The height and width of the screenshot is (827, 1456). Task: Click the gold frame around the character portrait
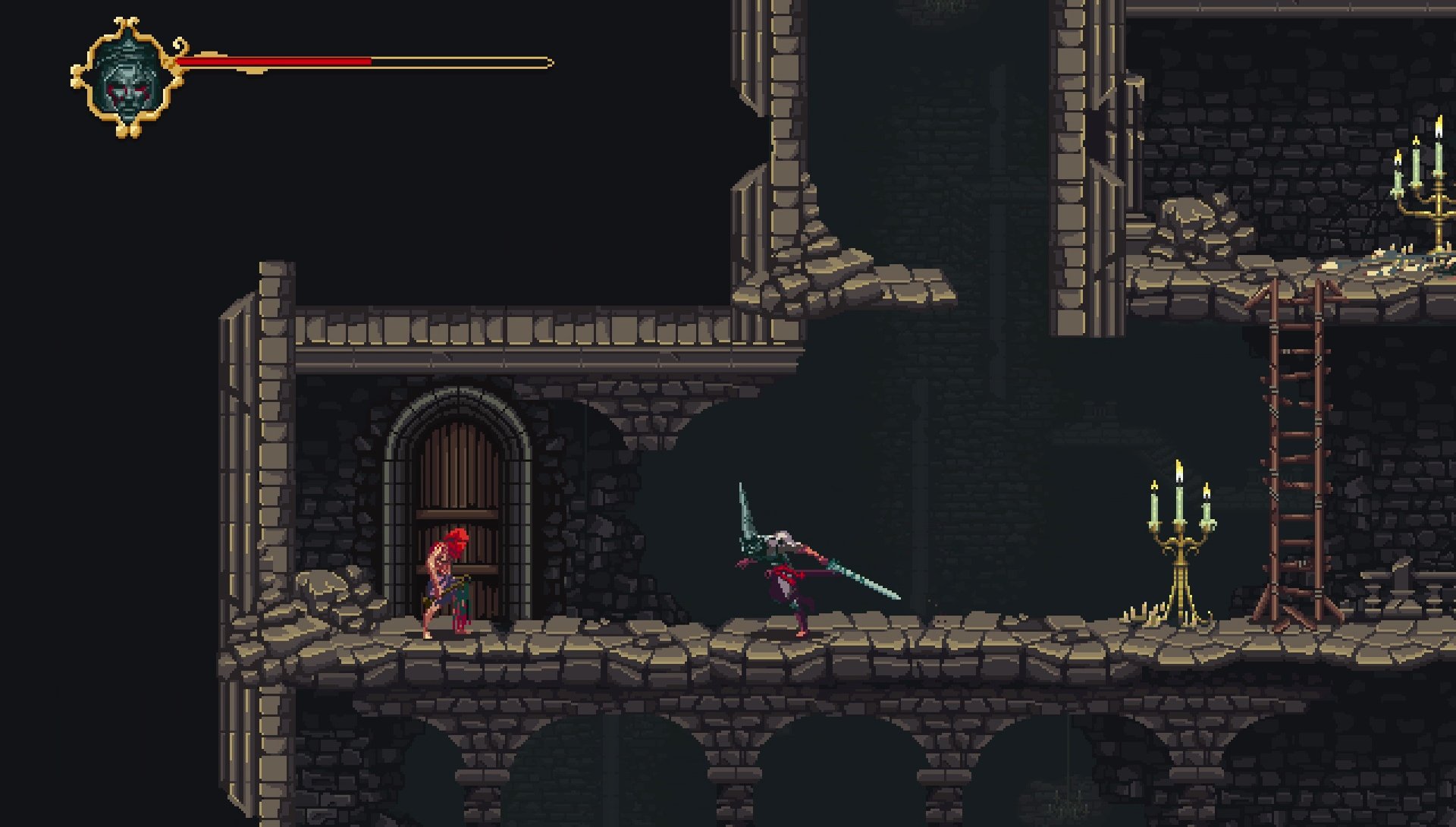click(x=97, y=46)
